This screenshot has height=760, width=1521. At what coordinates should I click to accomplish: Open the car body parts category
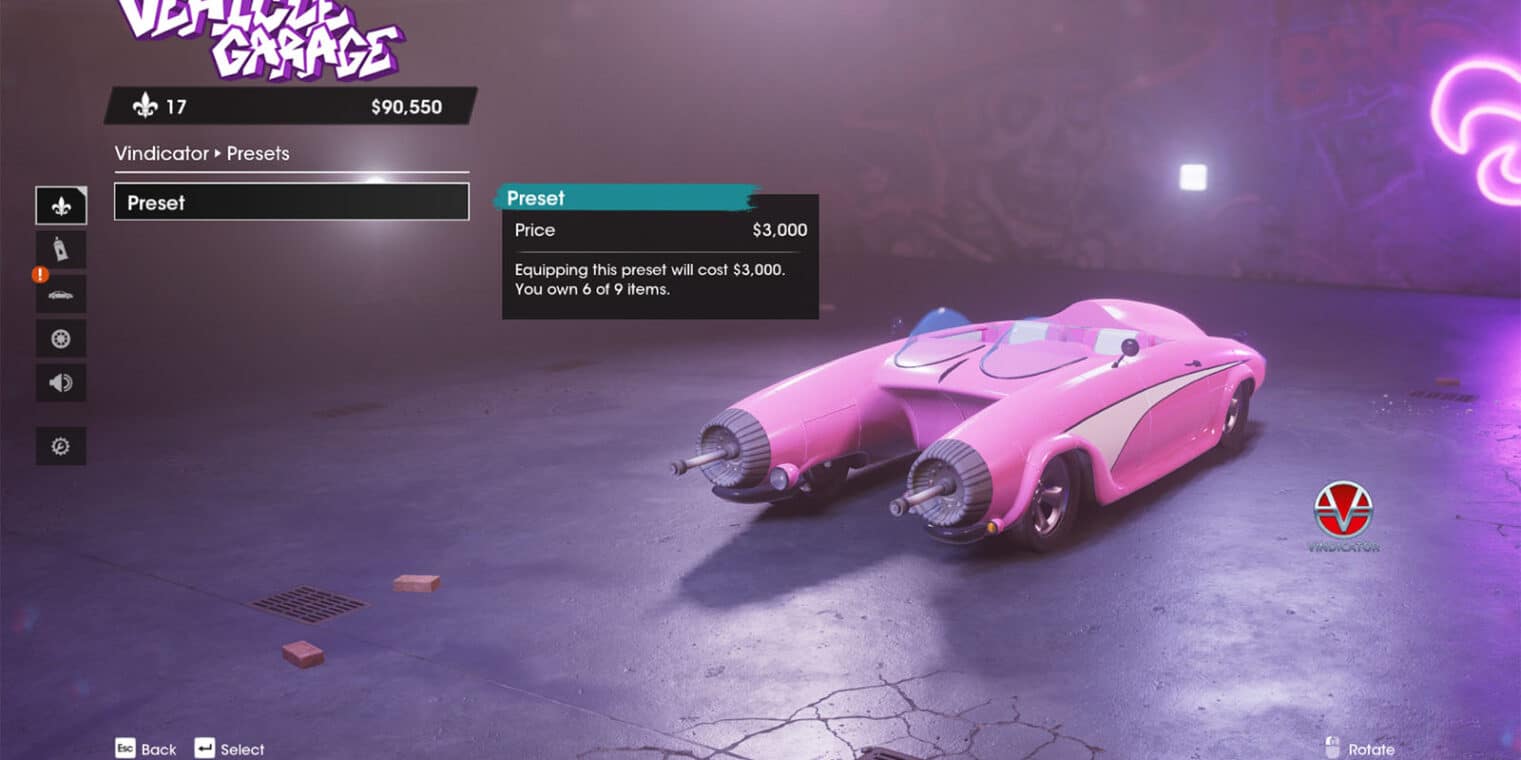coord(61,295)
